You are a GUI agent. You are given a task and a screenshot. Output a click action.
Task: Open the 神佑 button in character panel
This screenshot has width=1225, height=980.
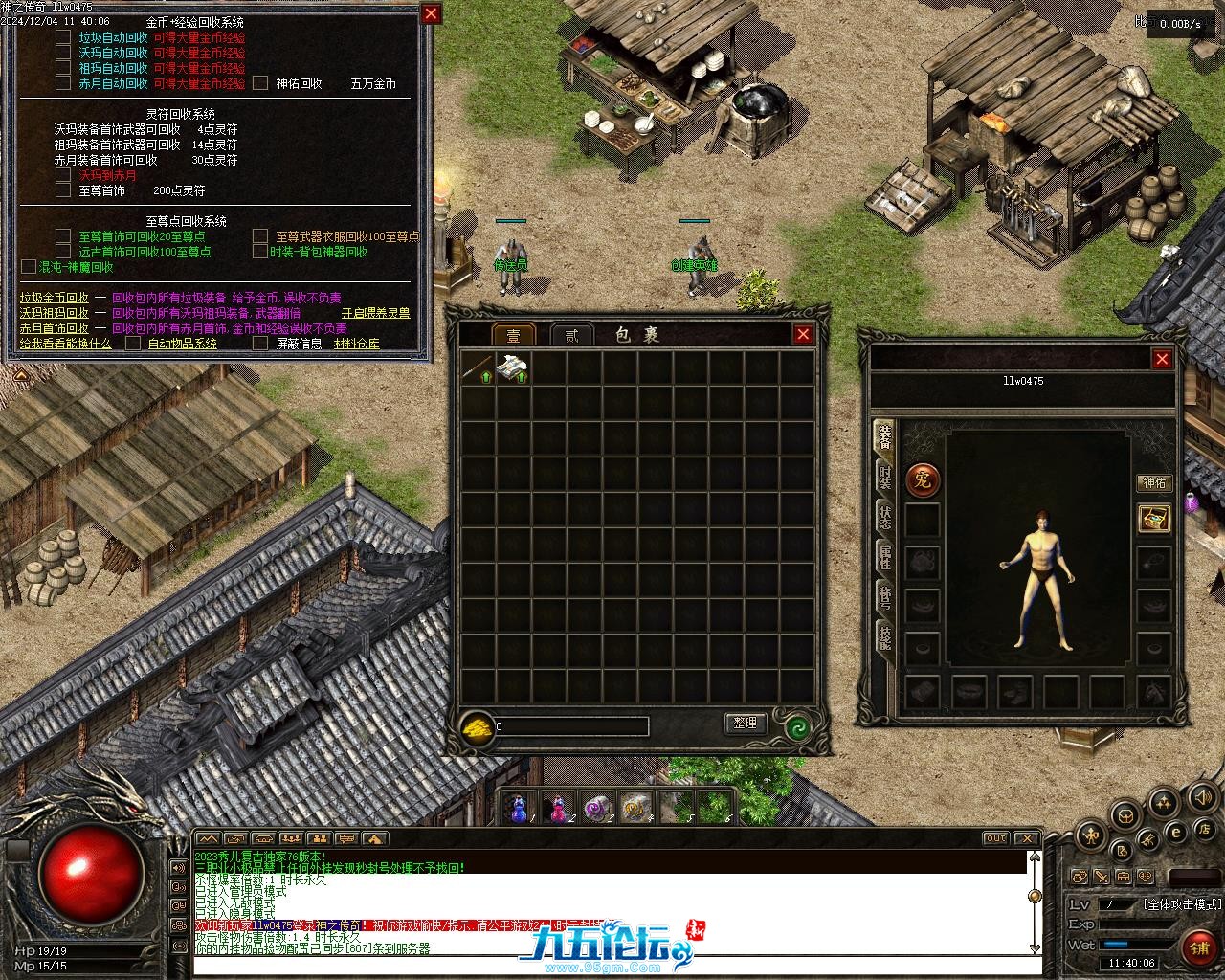pyautogui.click(x=1154, y=483)
